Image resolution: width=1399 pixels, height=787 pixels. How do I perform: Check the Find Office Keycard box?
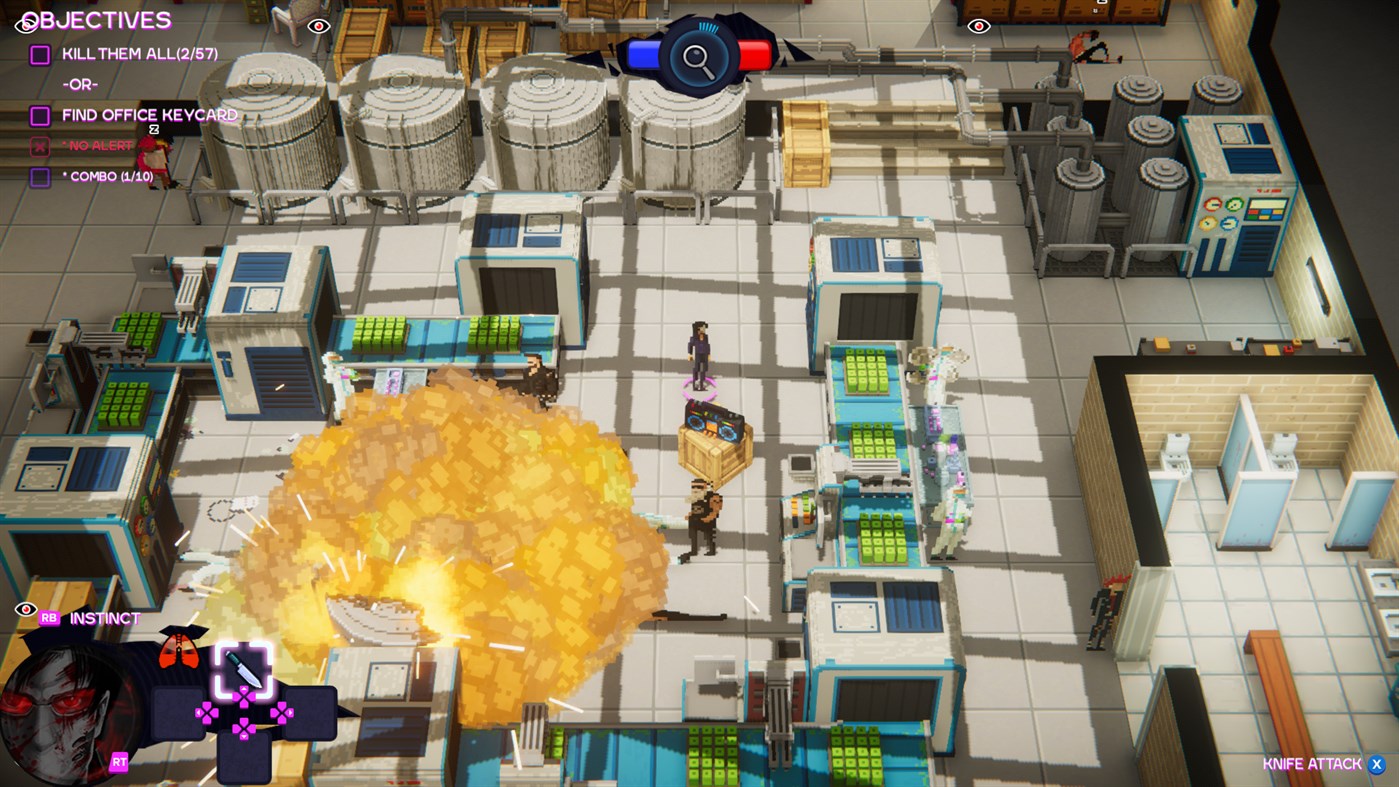click(x=40, y=114)
